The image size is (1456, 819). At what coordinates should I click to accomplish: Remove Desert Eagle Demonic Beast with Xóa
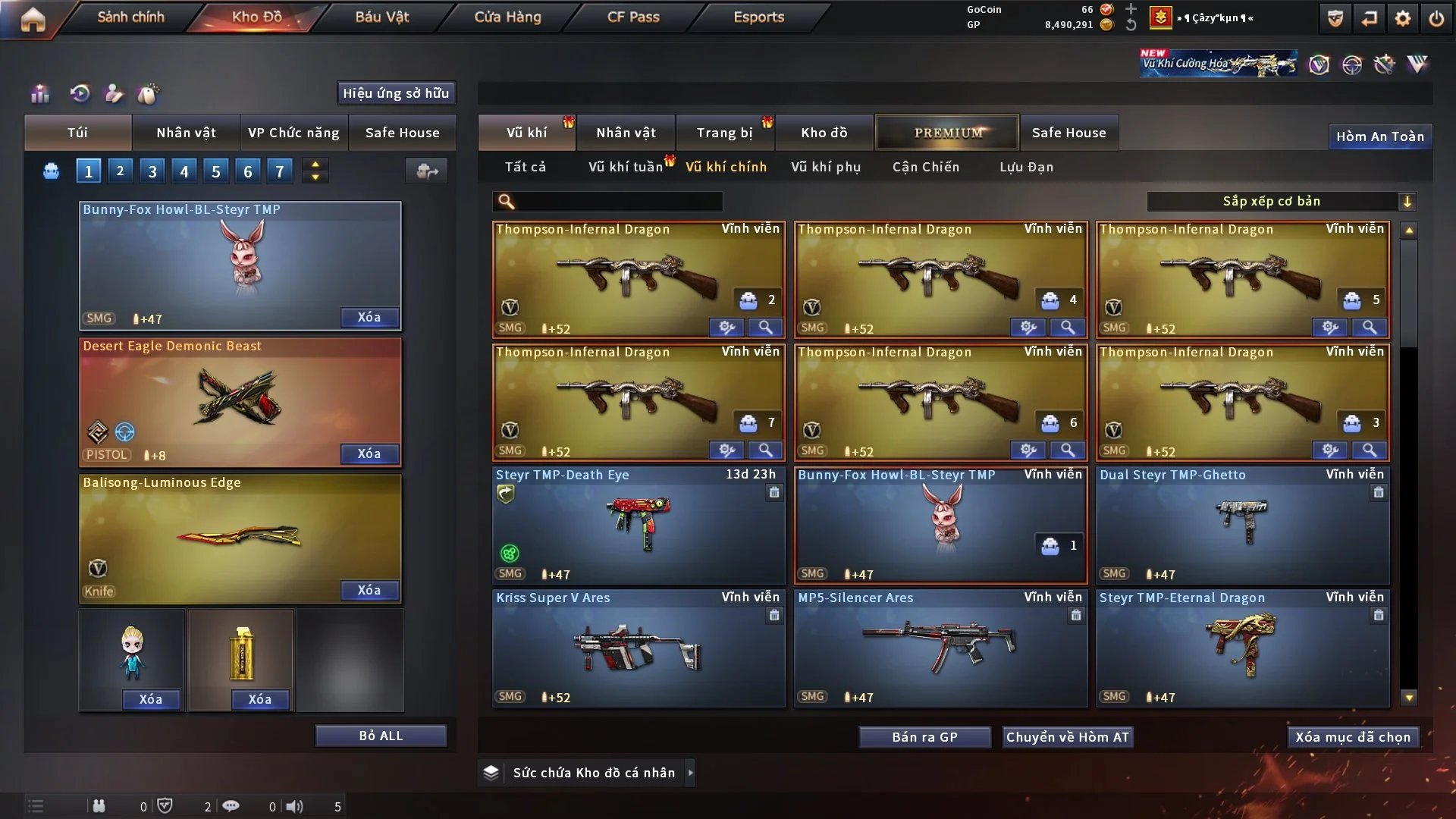pos(369,453)
